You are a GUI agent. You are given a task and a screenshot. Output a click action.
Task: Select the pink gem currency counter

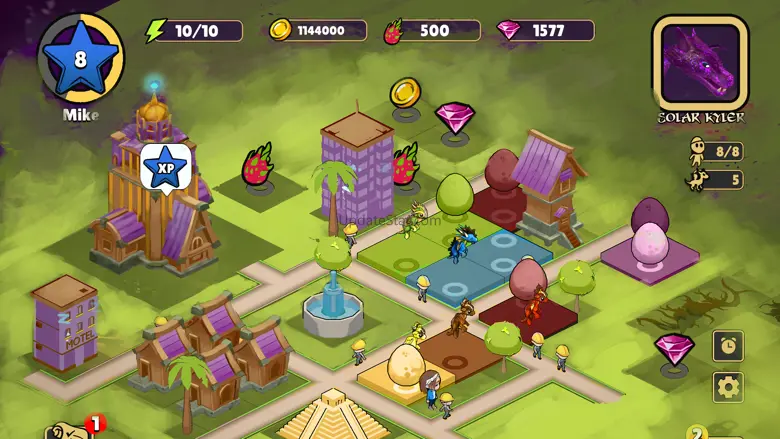(x=545, y=31)
